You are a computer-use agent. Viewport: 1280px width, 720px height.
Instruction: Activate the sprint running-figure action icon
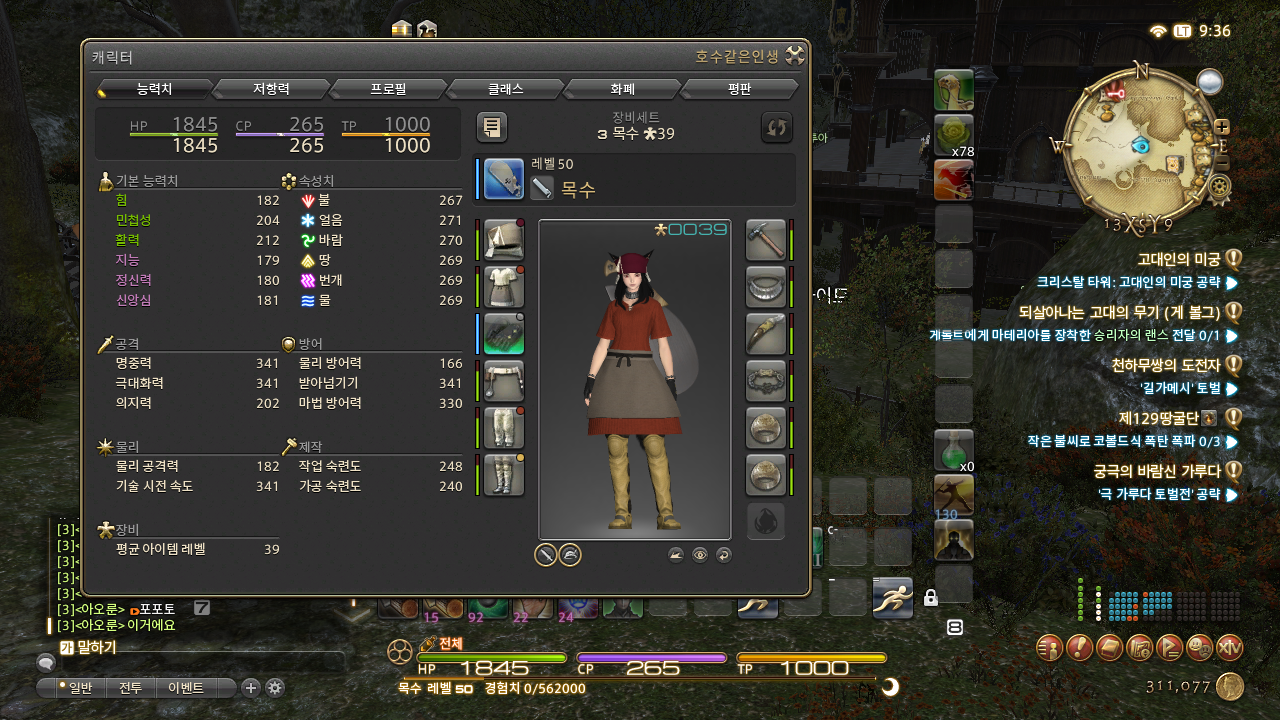coord(891,598)
